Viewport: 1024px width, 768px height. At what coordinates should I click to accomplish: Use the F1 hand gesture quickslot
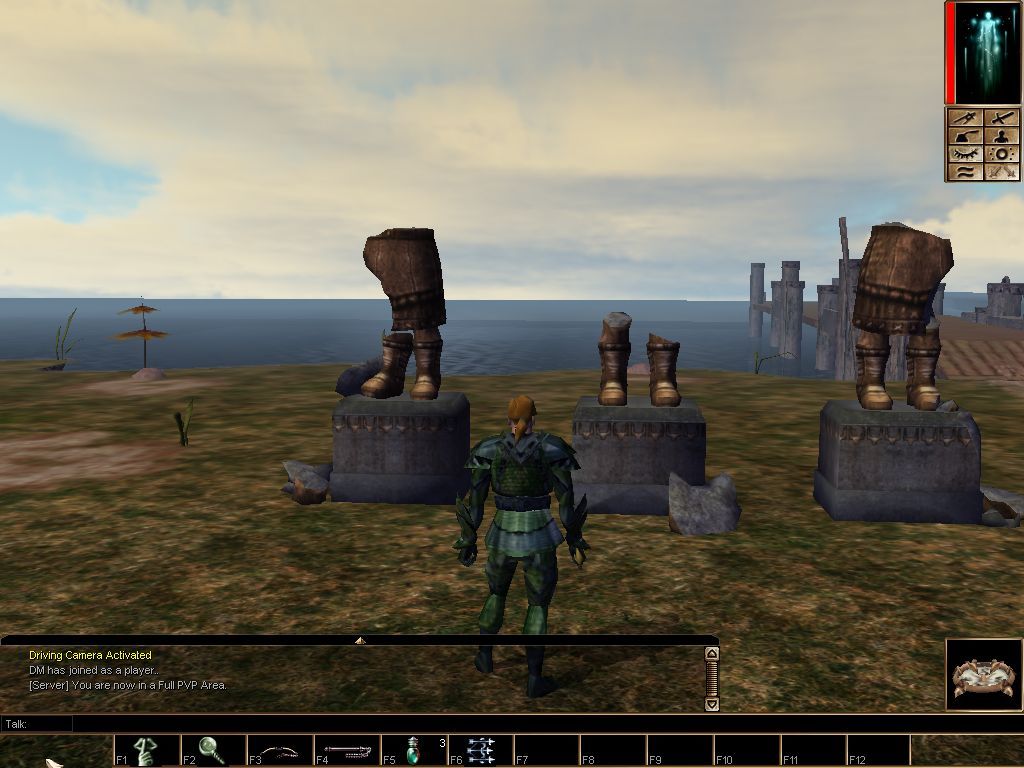tap(146, 750)
